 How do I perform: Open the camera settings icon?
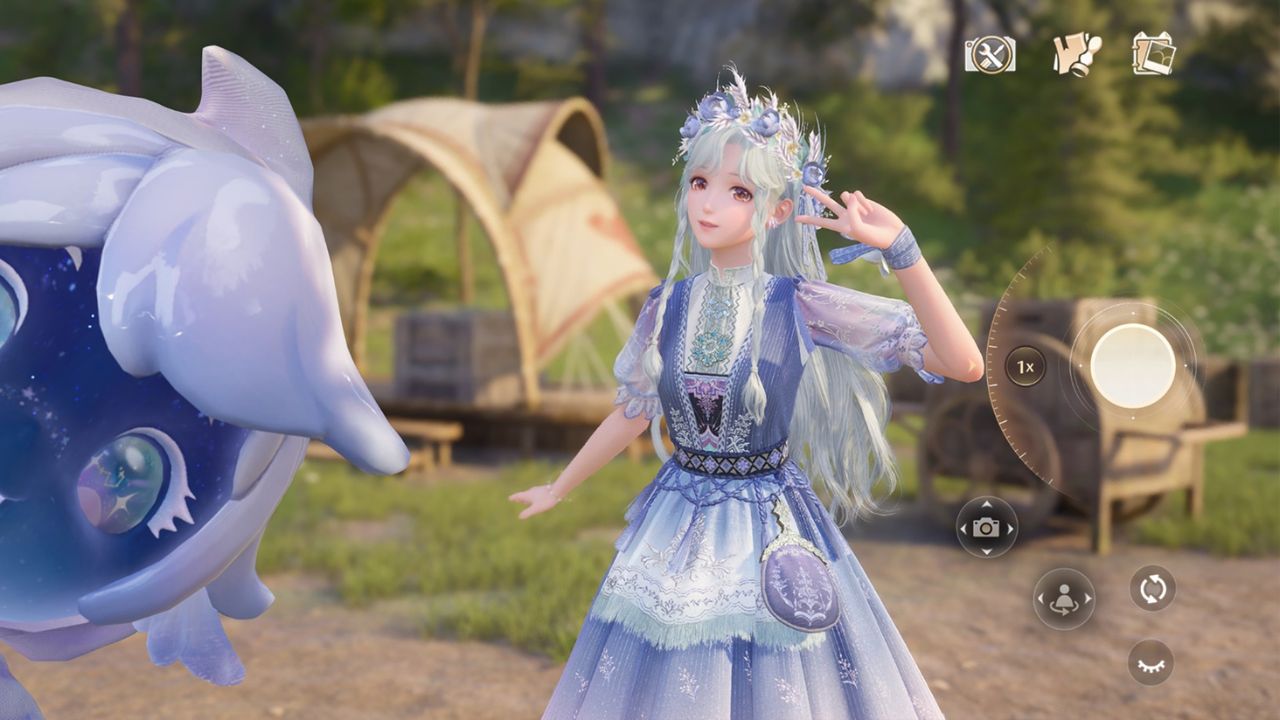coord(990,54)
